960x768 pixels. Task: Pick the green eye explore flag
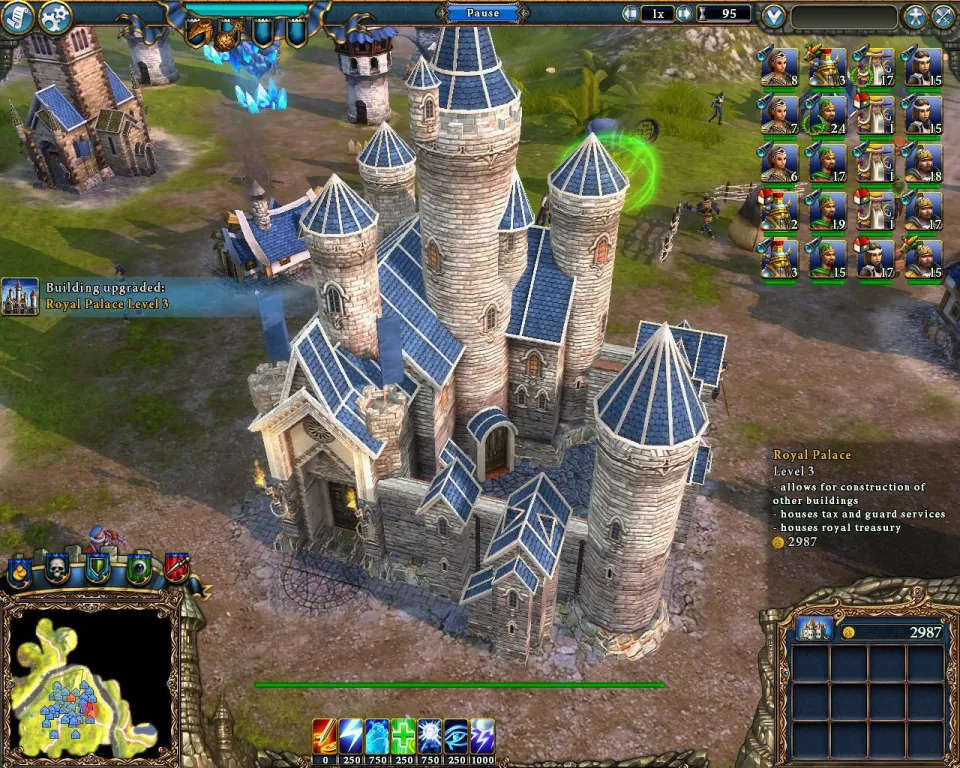(x=138, y=570)
